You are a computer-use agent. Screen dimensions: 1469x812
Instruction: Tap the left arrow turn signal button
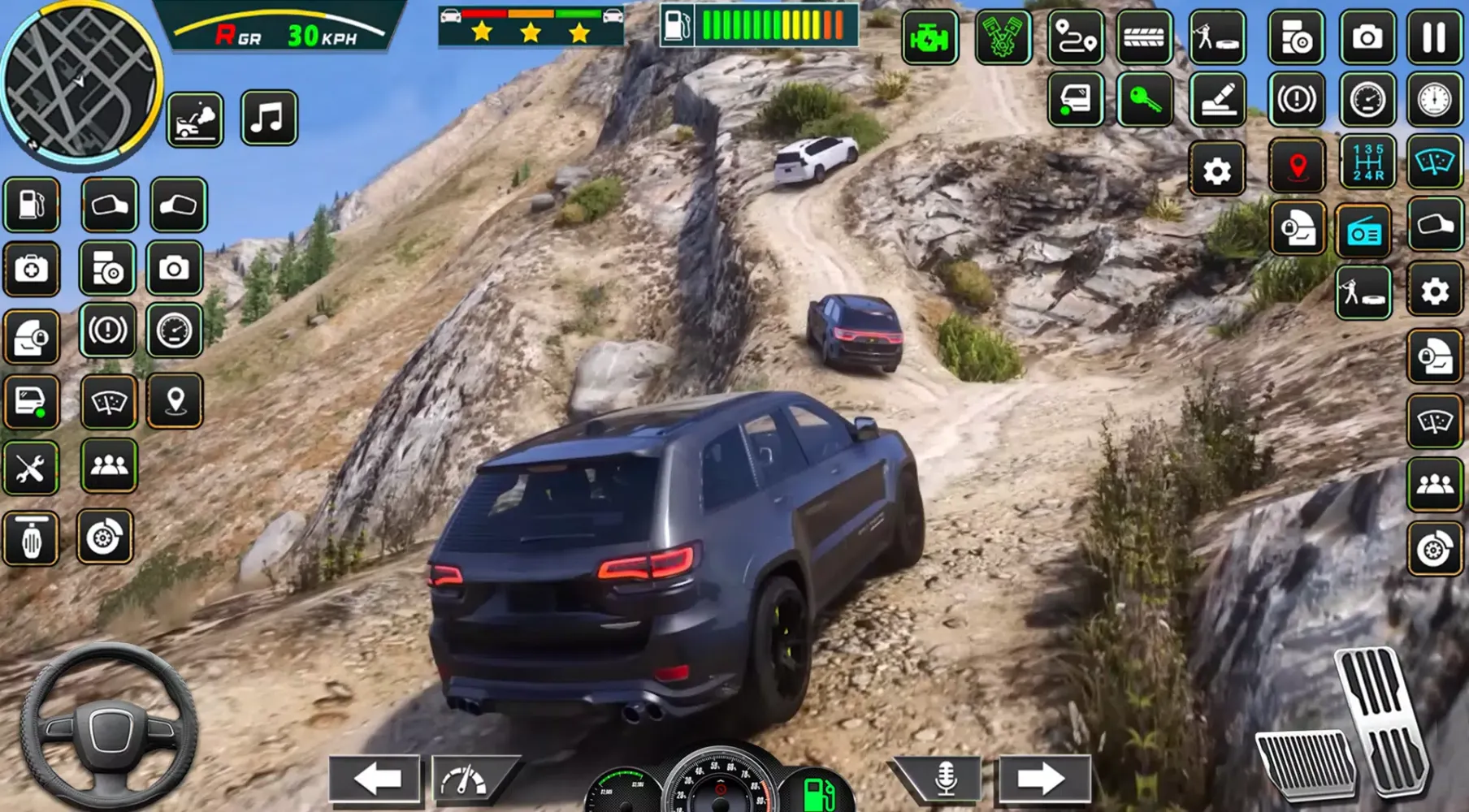(x=375, y=779)
